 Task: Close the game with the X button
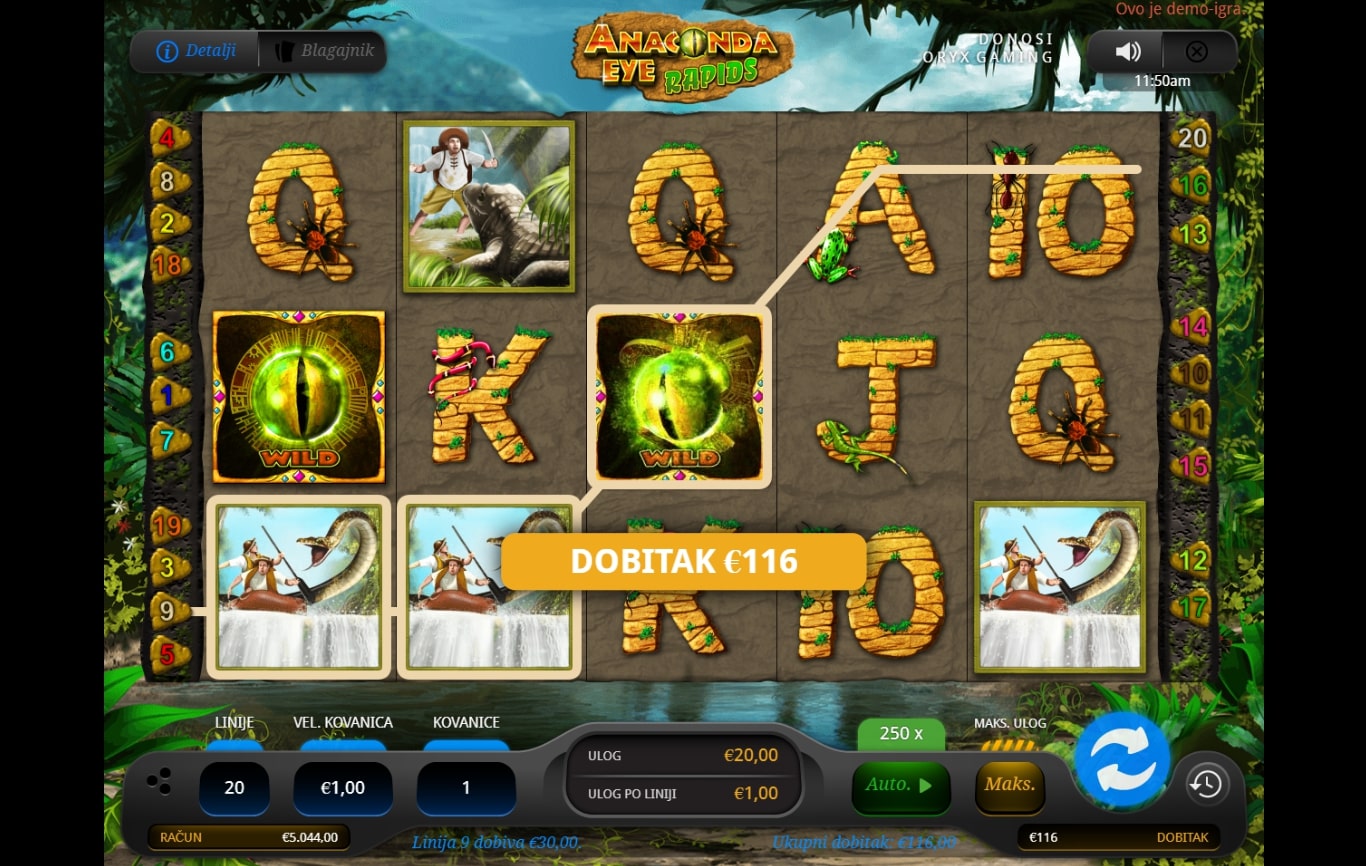[x=1196, y=52]
